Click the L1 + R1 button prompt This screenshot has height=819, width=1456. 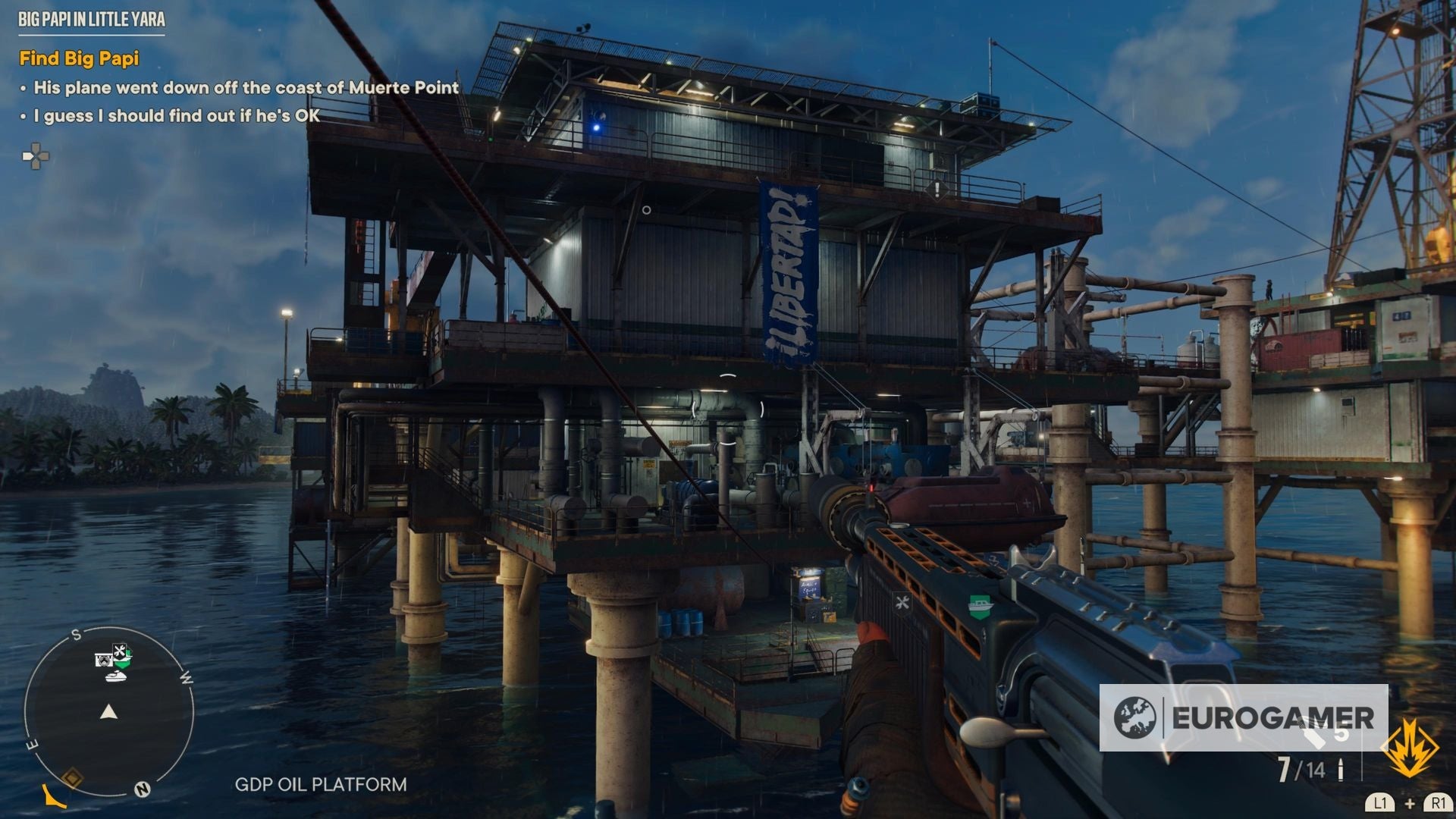coord(1409,804)
